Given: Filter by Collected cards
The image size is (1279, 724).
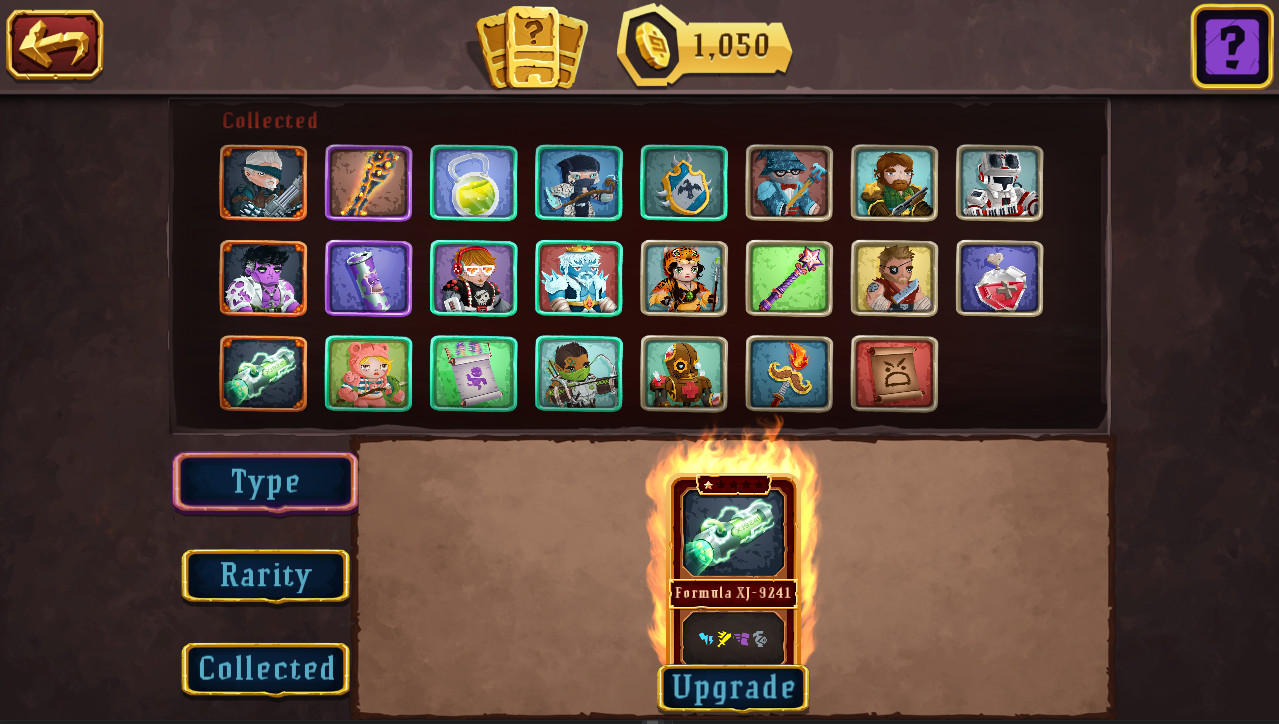Looking at the screenshot, I should pos(265,668).
